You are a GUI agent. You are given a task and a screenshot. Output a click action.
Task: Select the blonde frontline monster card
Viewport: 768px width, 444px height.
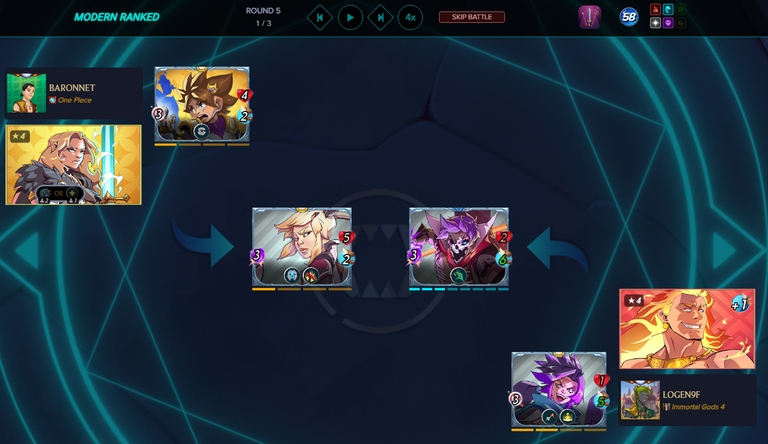301,247
